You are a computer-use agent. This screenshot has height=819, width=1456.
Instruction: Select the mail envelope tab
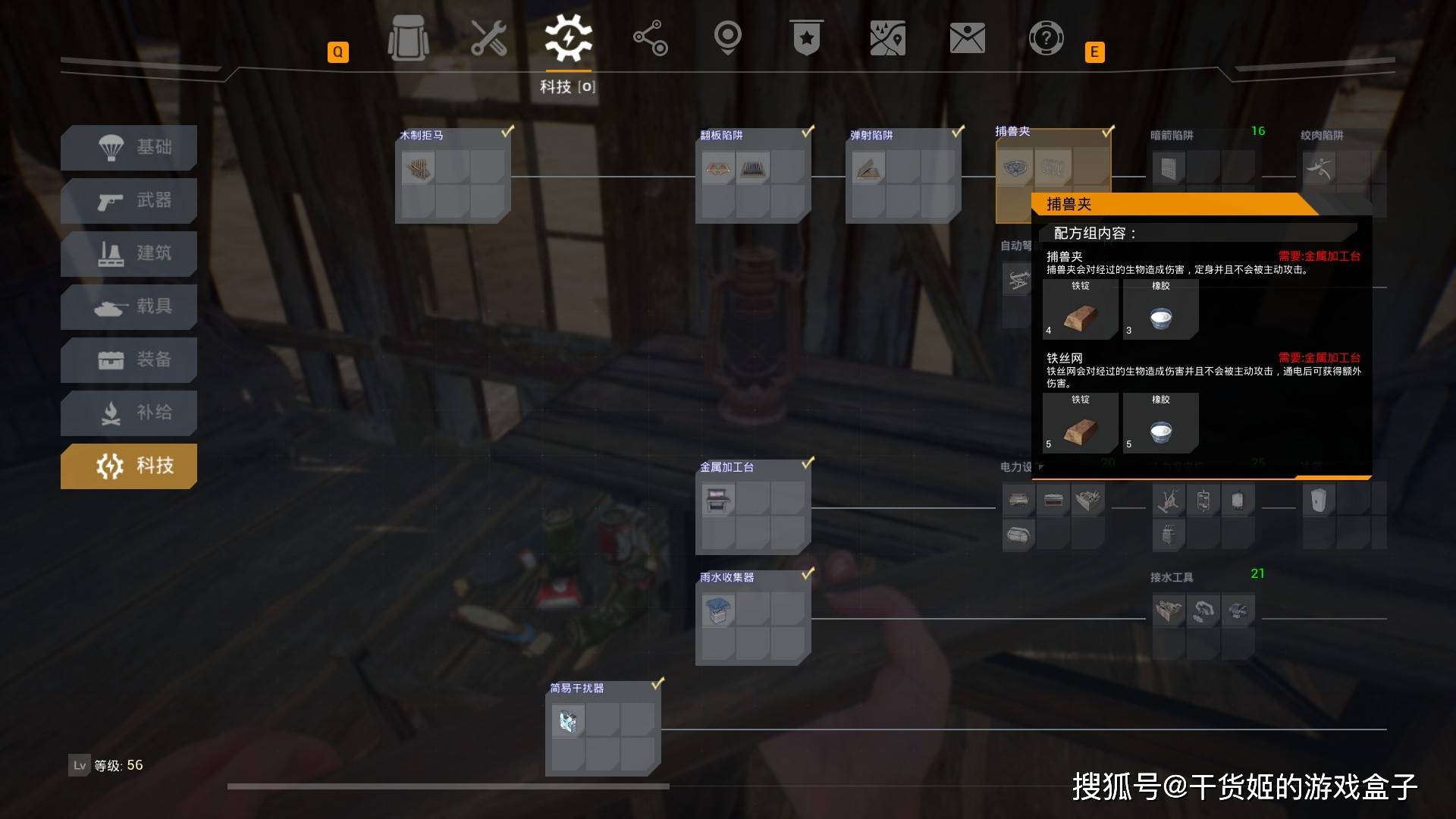pos(967,38)
